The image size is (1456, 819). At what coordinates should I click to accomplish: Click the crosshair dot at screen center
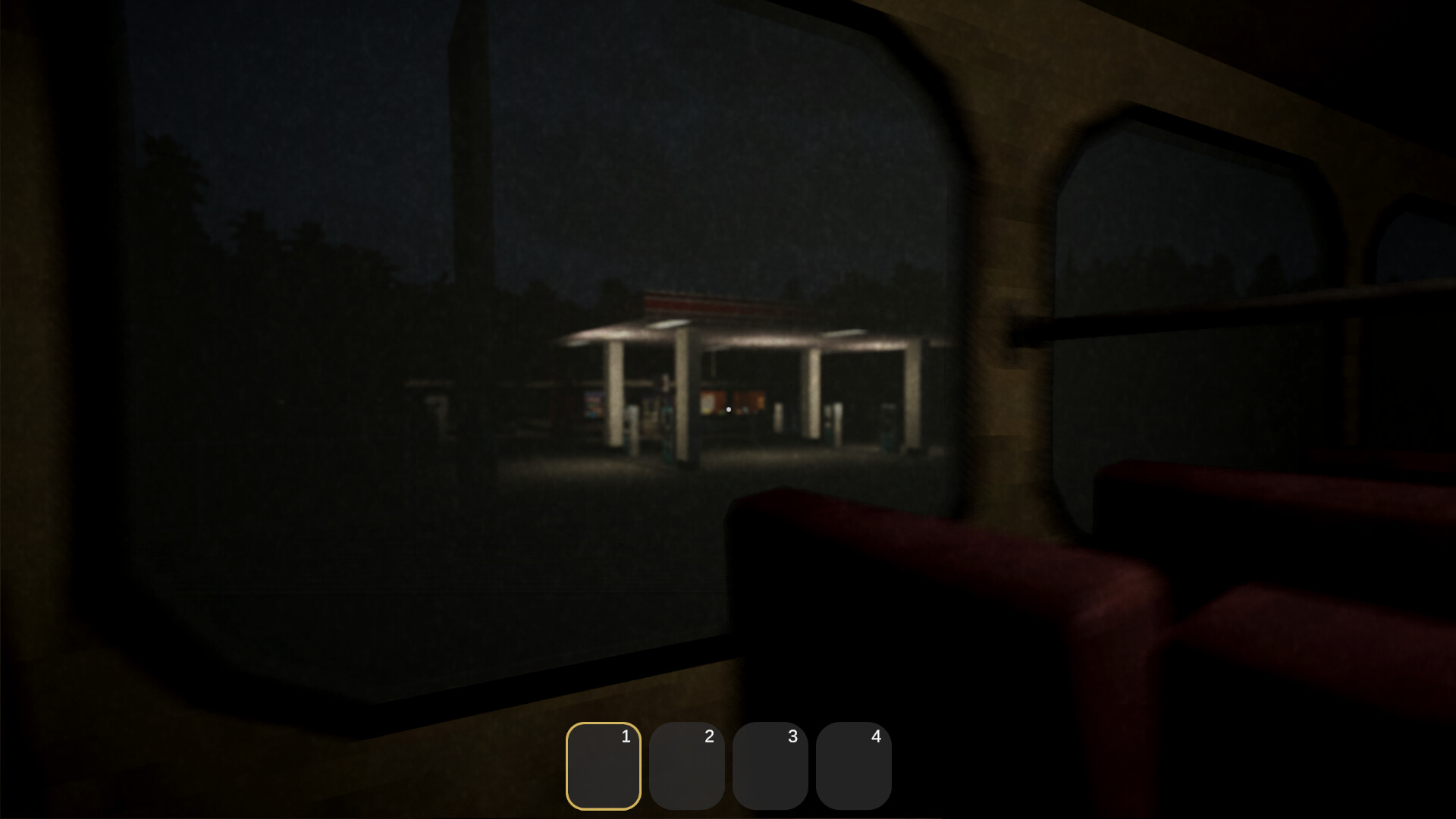pyautogui.click(x=728, y=409)
